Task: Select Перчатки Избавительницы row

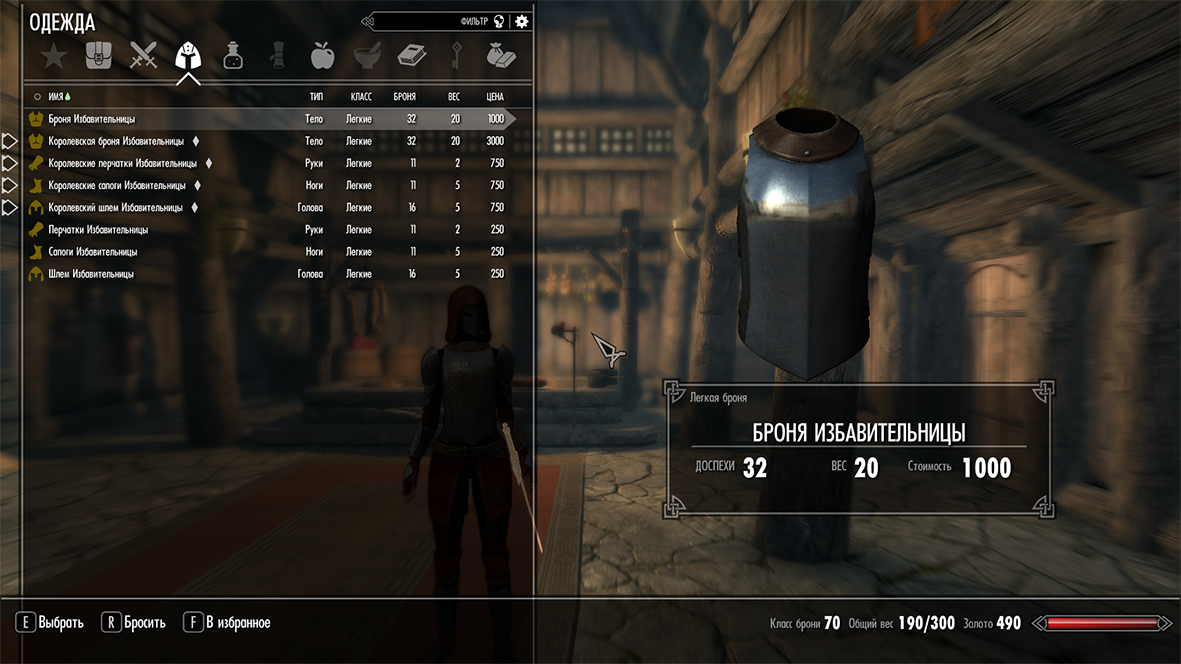Action: click(x=98, y=230)
